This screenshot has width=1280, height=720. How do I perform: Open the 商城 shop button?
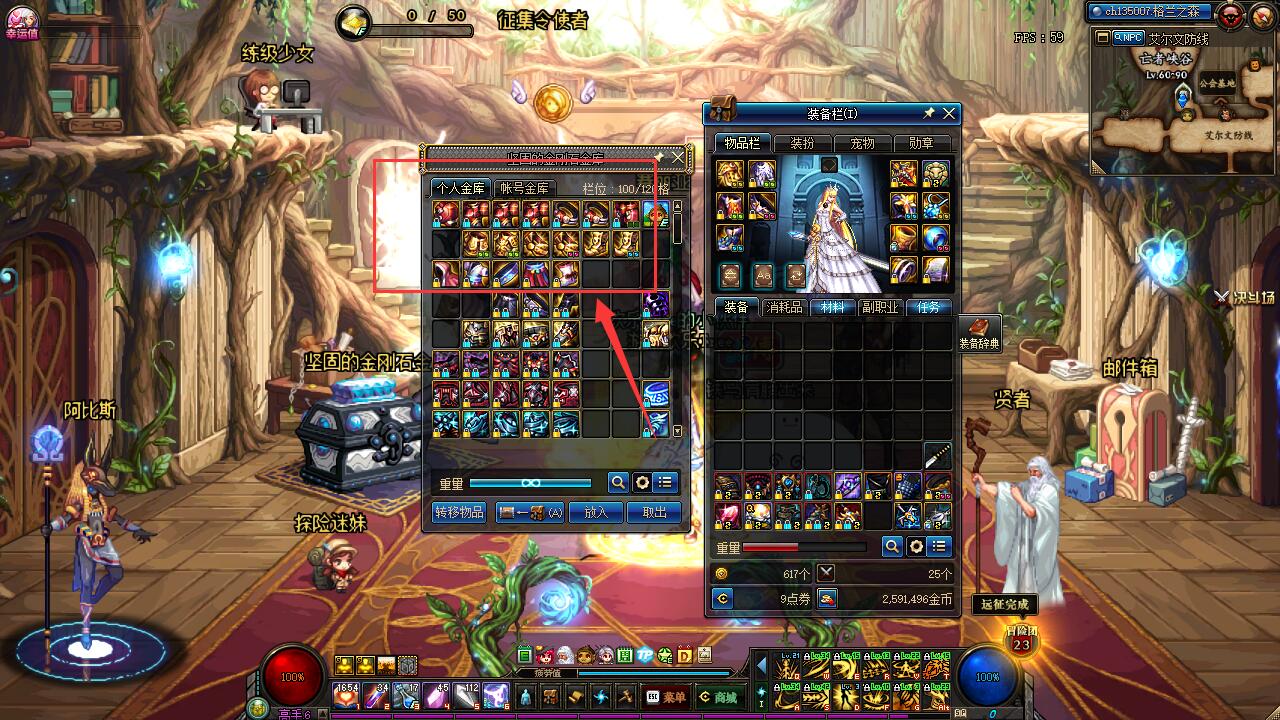click(718, 697)
